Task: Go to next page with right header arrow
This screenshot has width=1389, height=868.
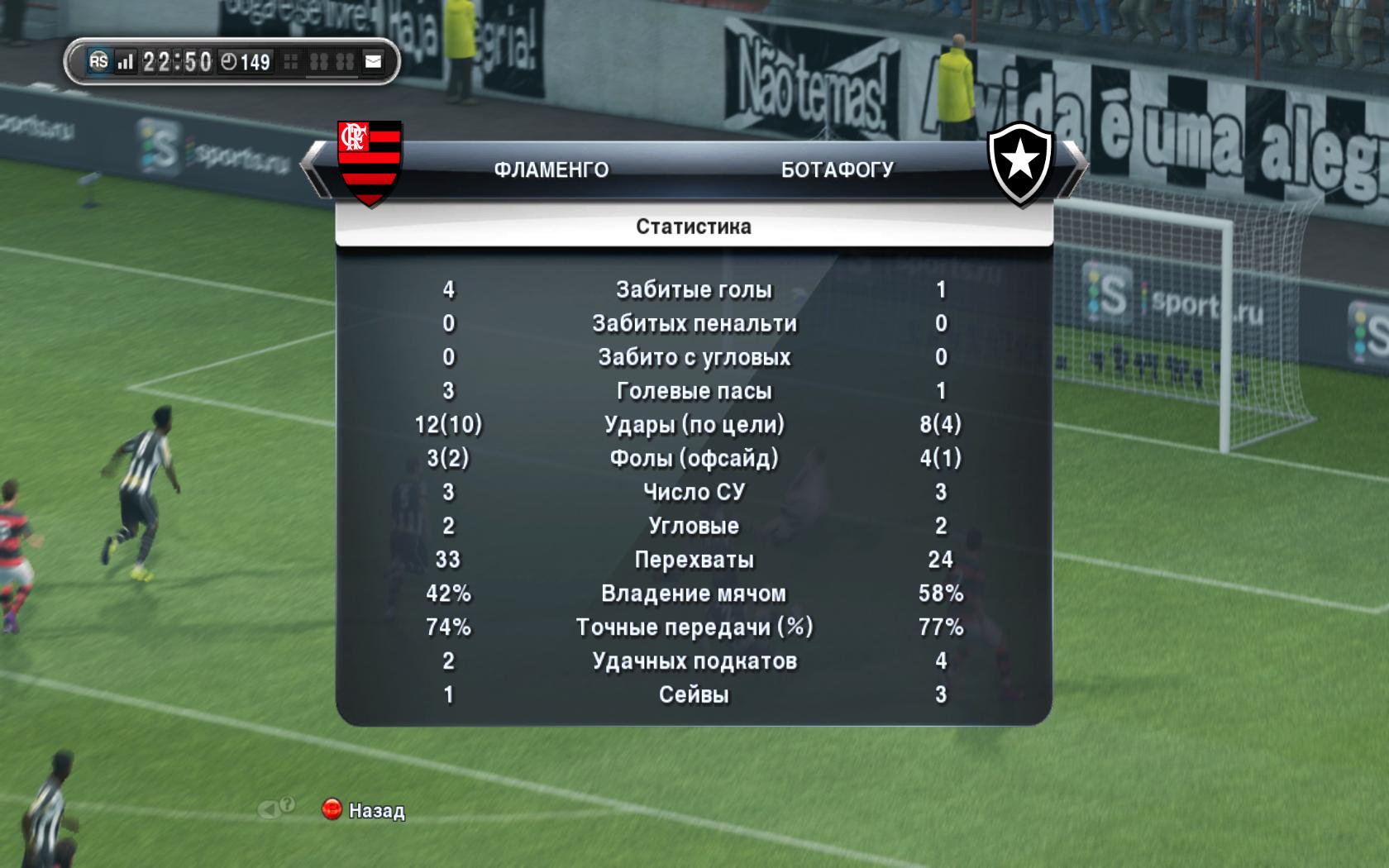Action: click(x=1073, y=169)
